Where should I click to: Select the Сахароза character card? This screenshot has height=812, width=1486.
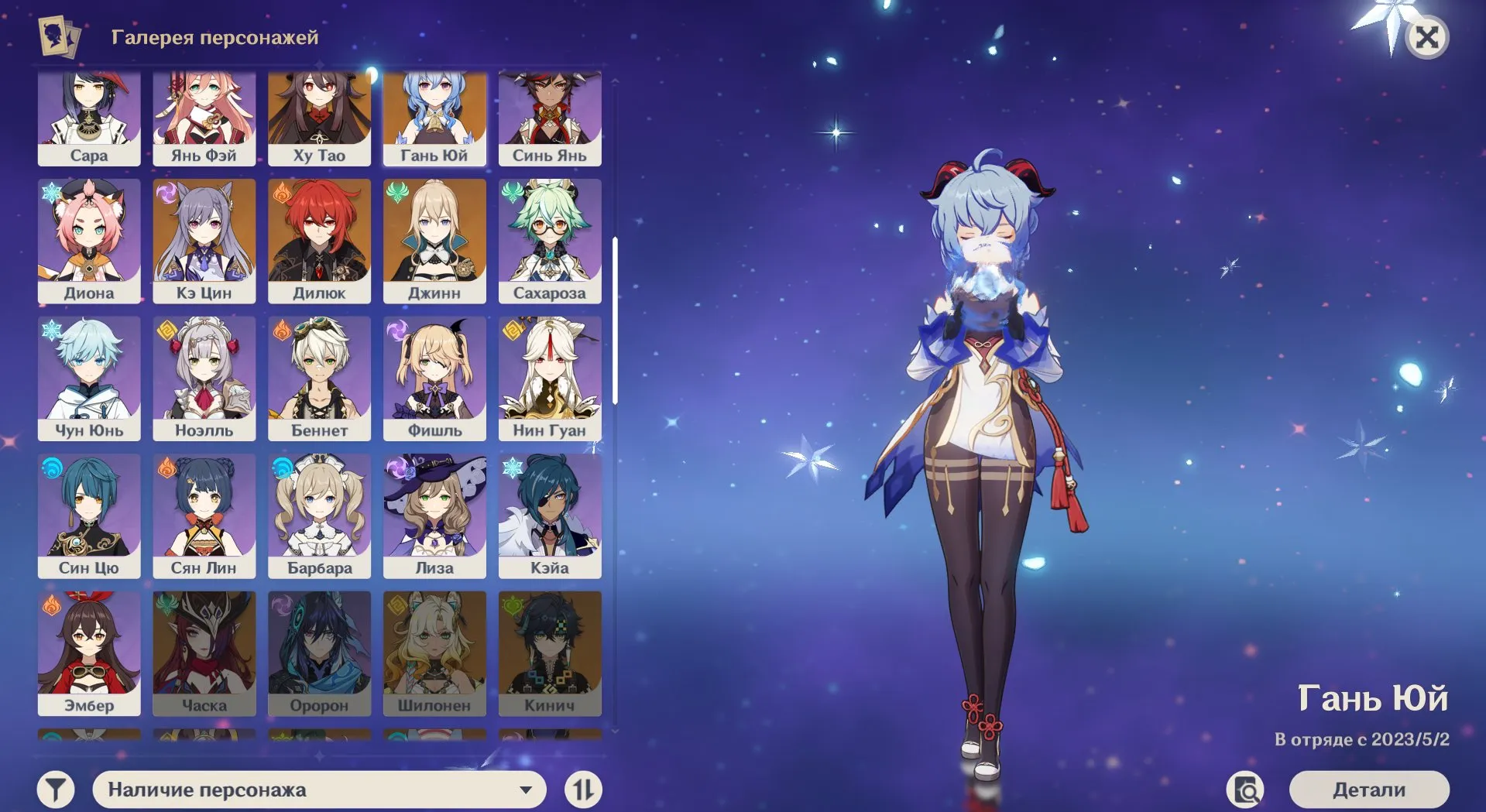[x=550, y=241]
